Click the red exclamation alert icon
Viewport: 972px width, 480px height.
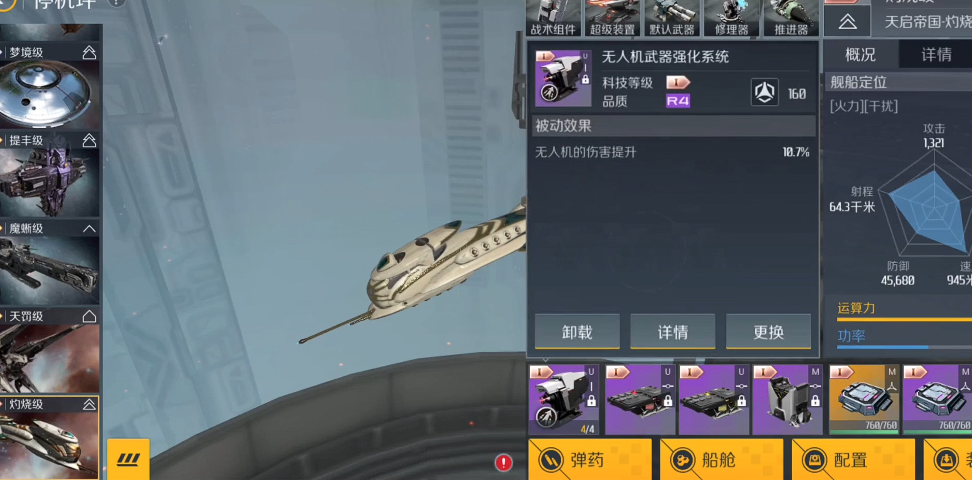(x=504, y=462)
